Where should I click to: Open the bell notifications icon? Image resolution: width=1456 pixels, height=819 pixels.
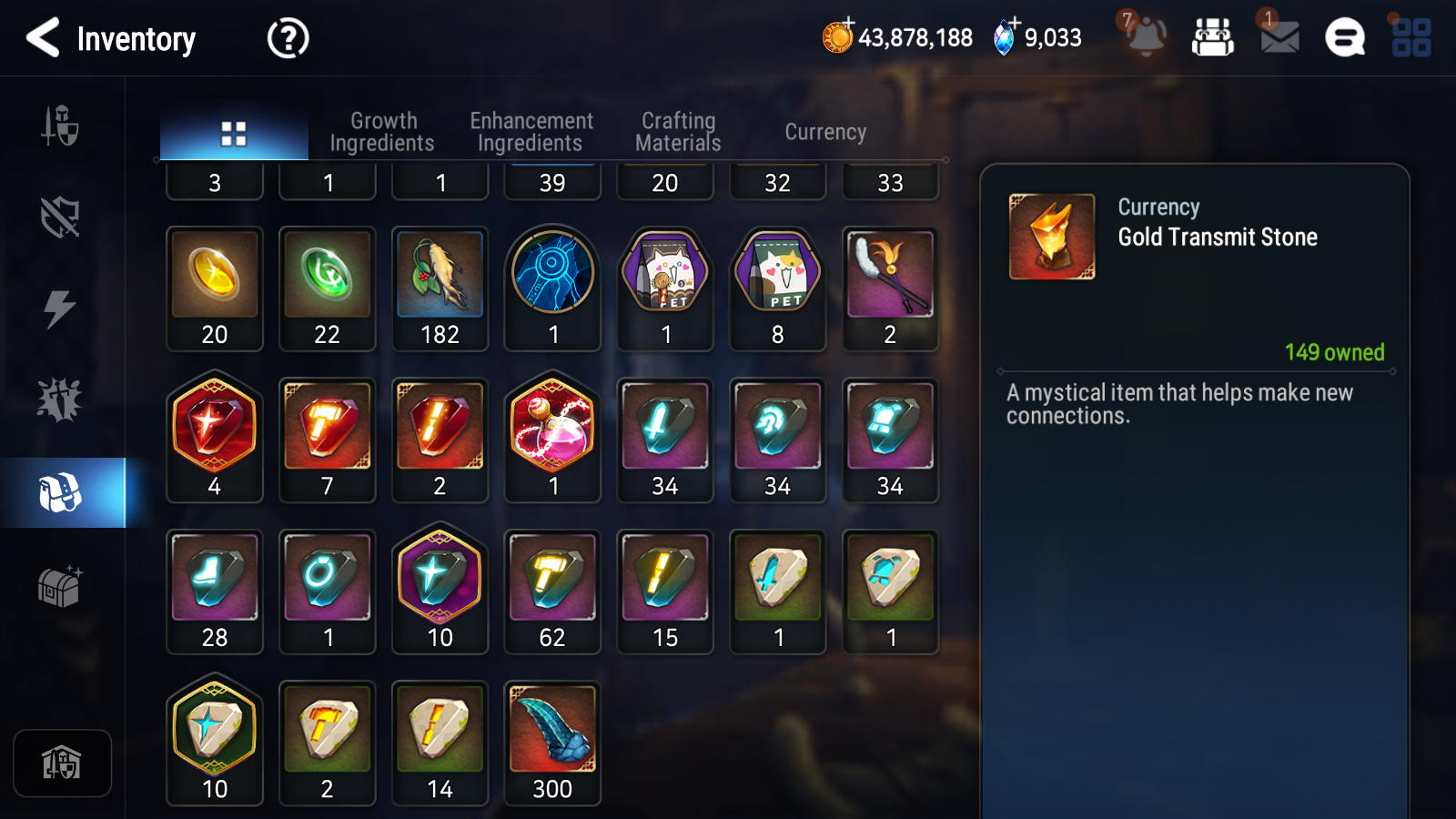click(x=1146, y=38)
